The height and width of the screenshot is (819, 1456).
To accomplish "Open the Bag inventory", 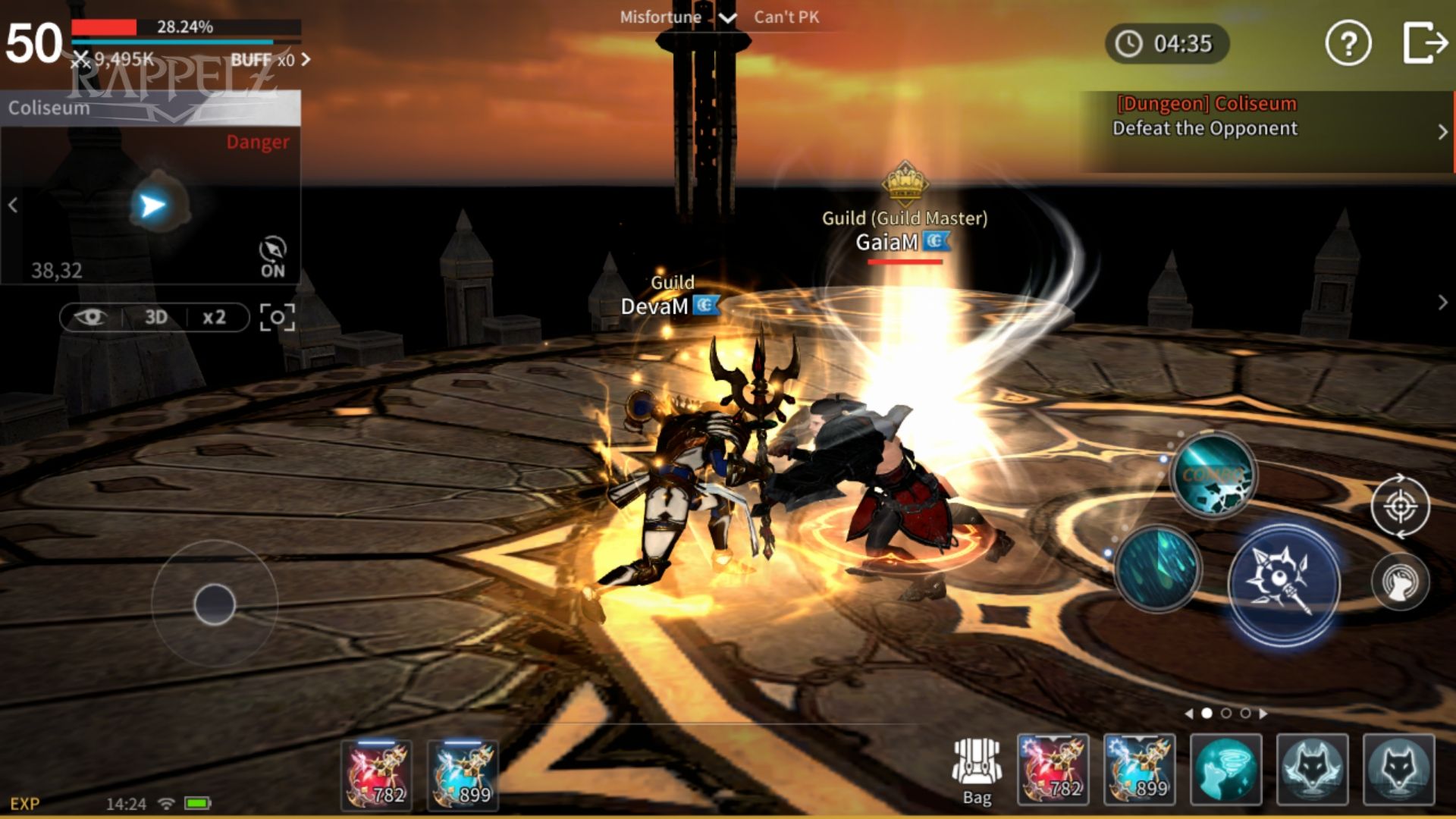I will pos(977,771).
